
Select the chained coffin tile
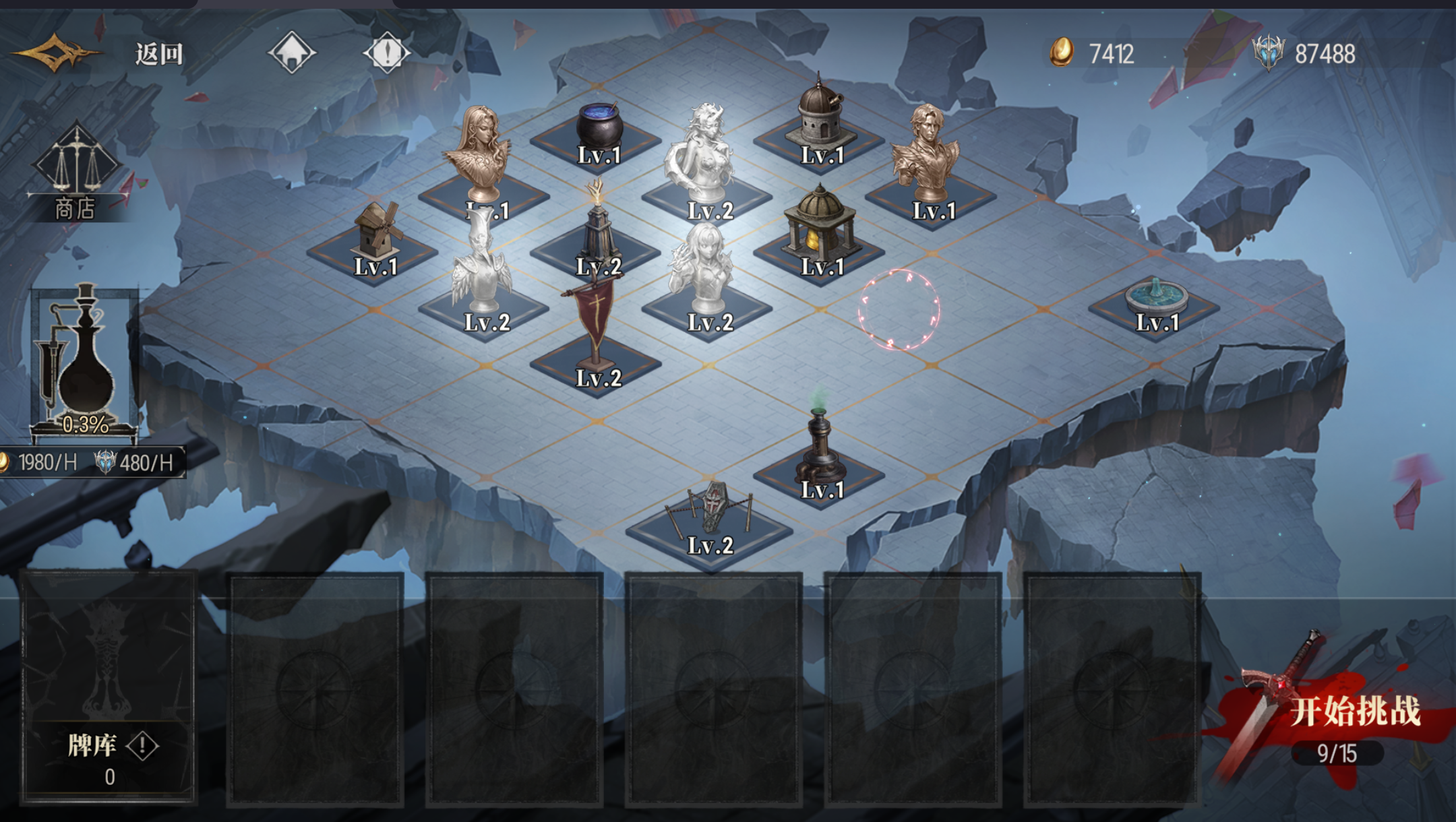click(x=710, y=519)
